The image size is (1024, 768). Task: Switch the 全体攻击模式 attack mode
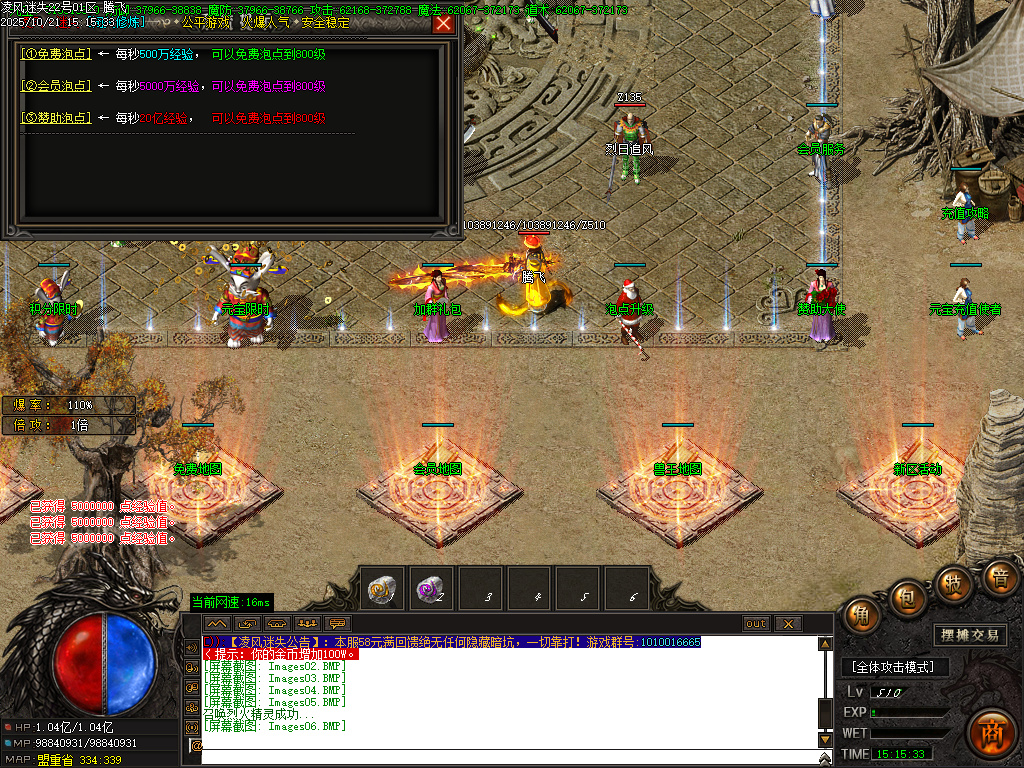[x=893, y=667]
